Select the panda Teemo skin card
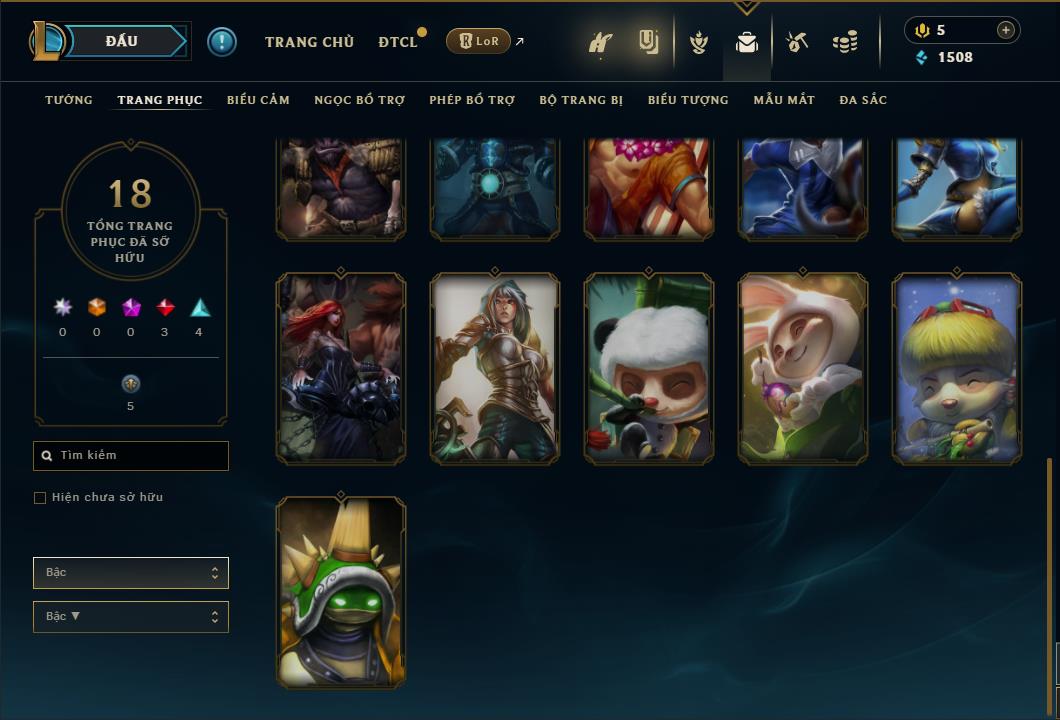Viewport: 1060px width, 720px height. 649,368
